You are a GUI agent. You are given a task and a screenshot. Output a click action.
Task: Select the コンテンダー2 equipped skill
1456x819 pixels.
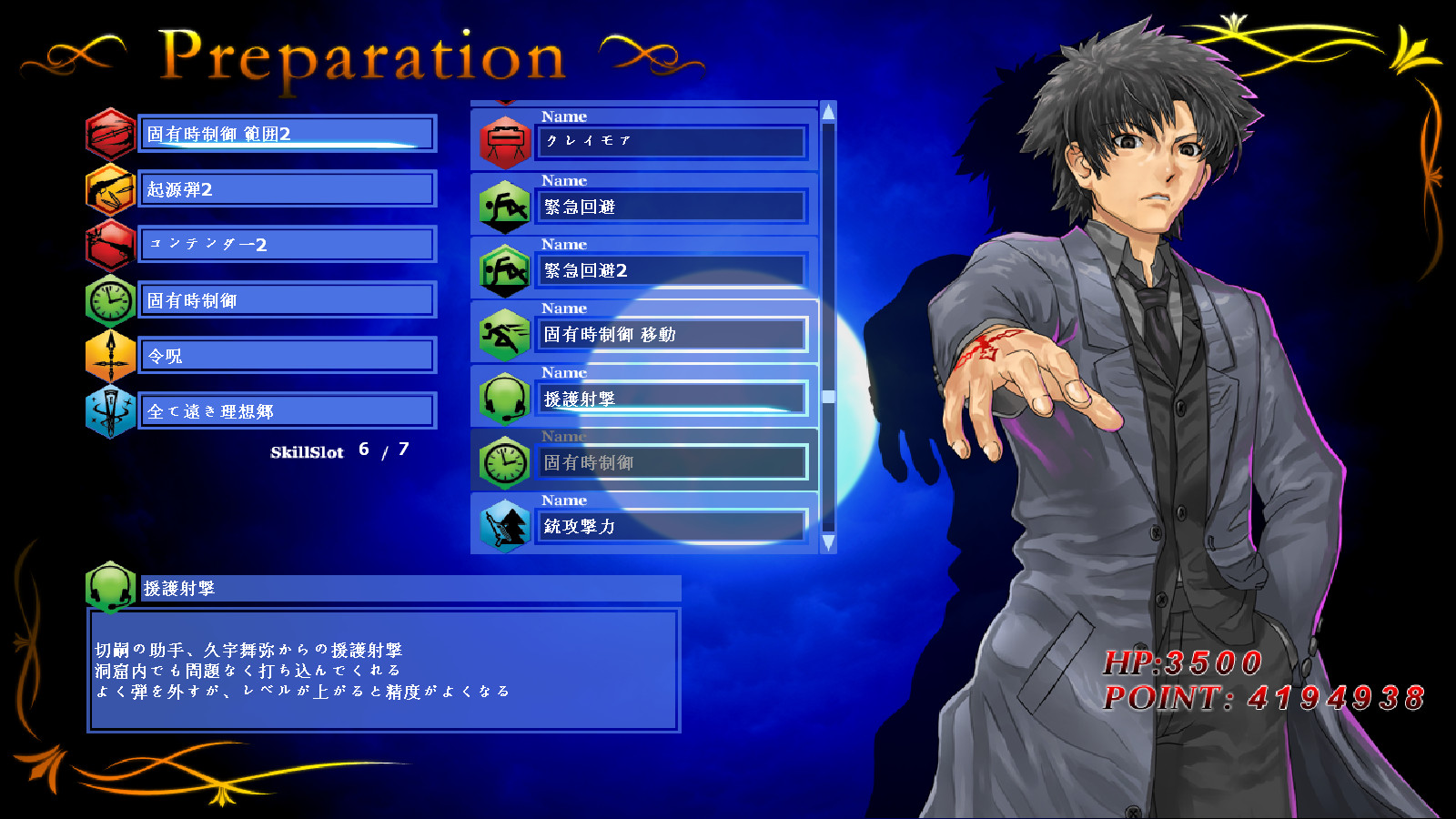pos(287,245)
